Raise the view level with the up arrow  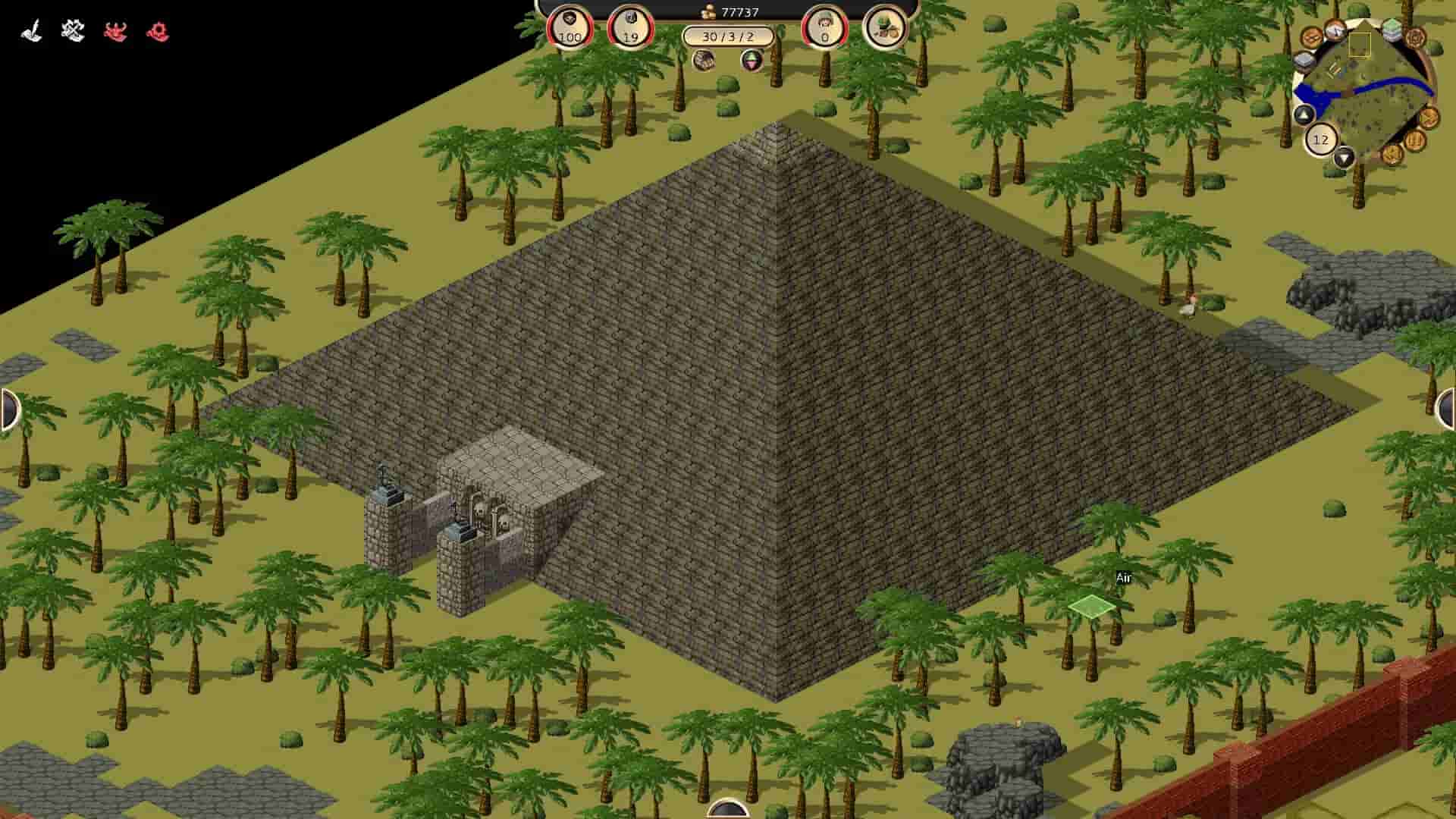[x=1304, y=115]
